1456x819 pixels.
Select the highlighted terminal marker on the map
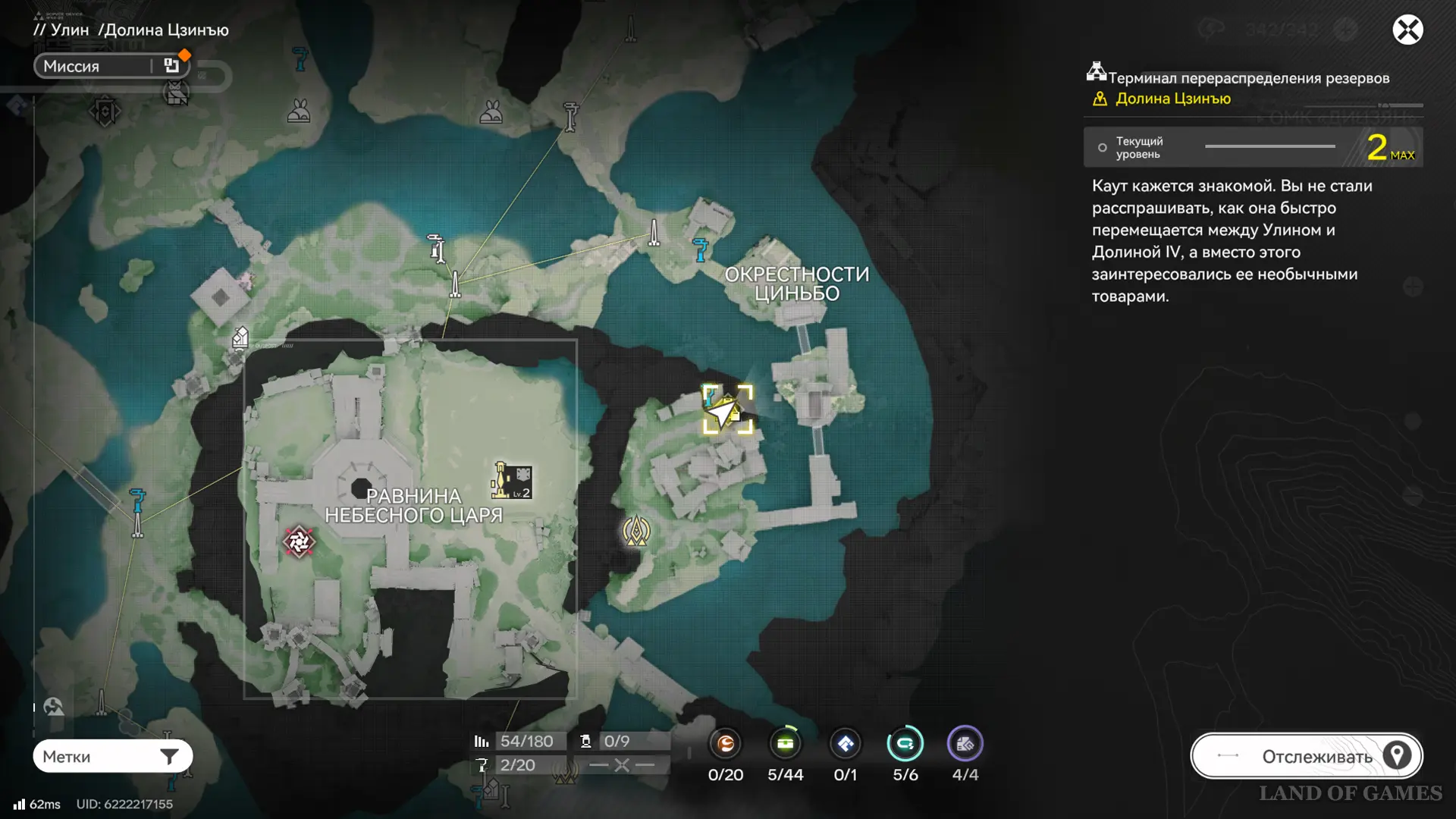tap(727, 409)
